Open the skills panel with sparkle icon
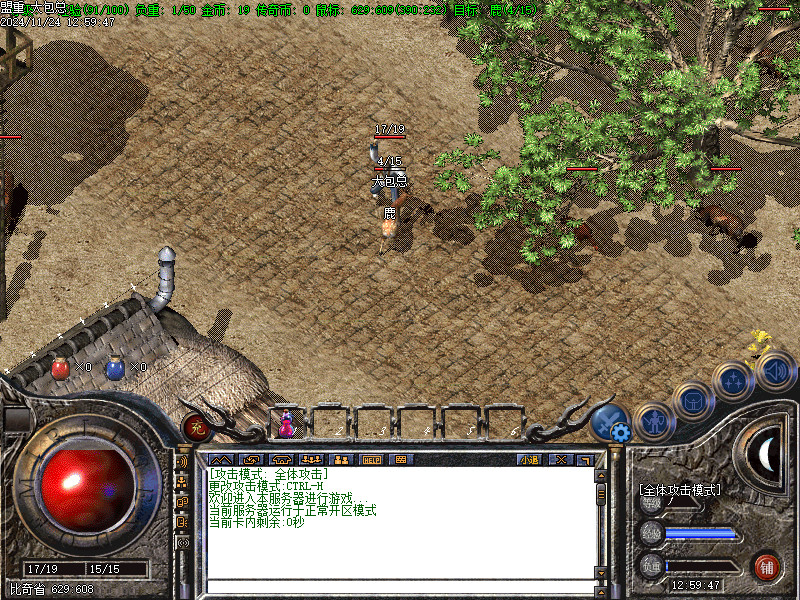The height and width of the screenshot is (600, 800). pos(735,382)
